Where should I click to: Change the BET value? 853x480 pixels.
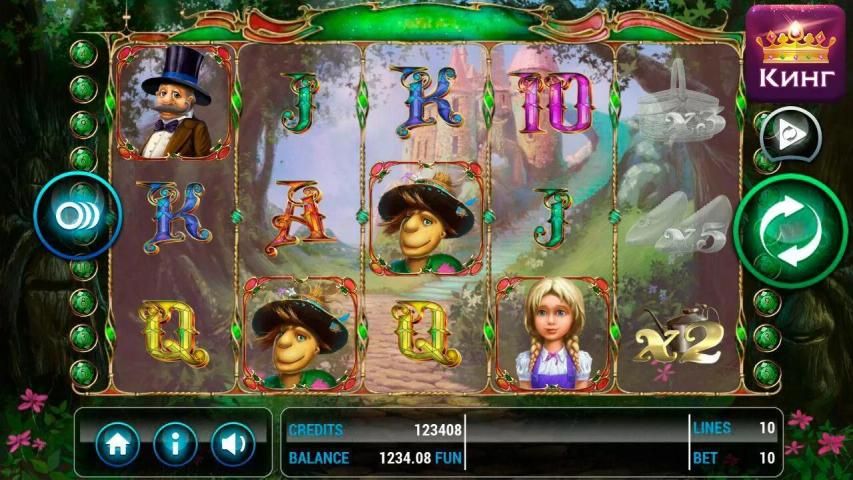coord(735,458)
